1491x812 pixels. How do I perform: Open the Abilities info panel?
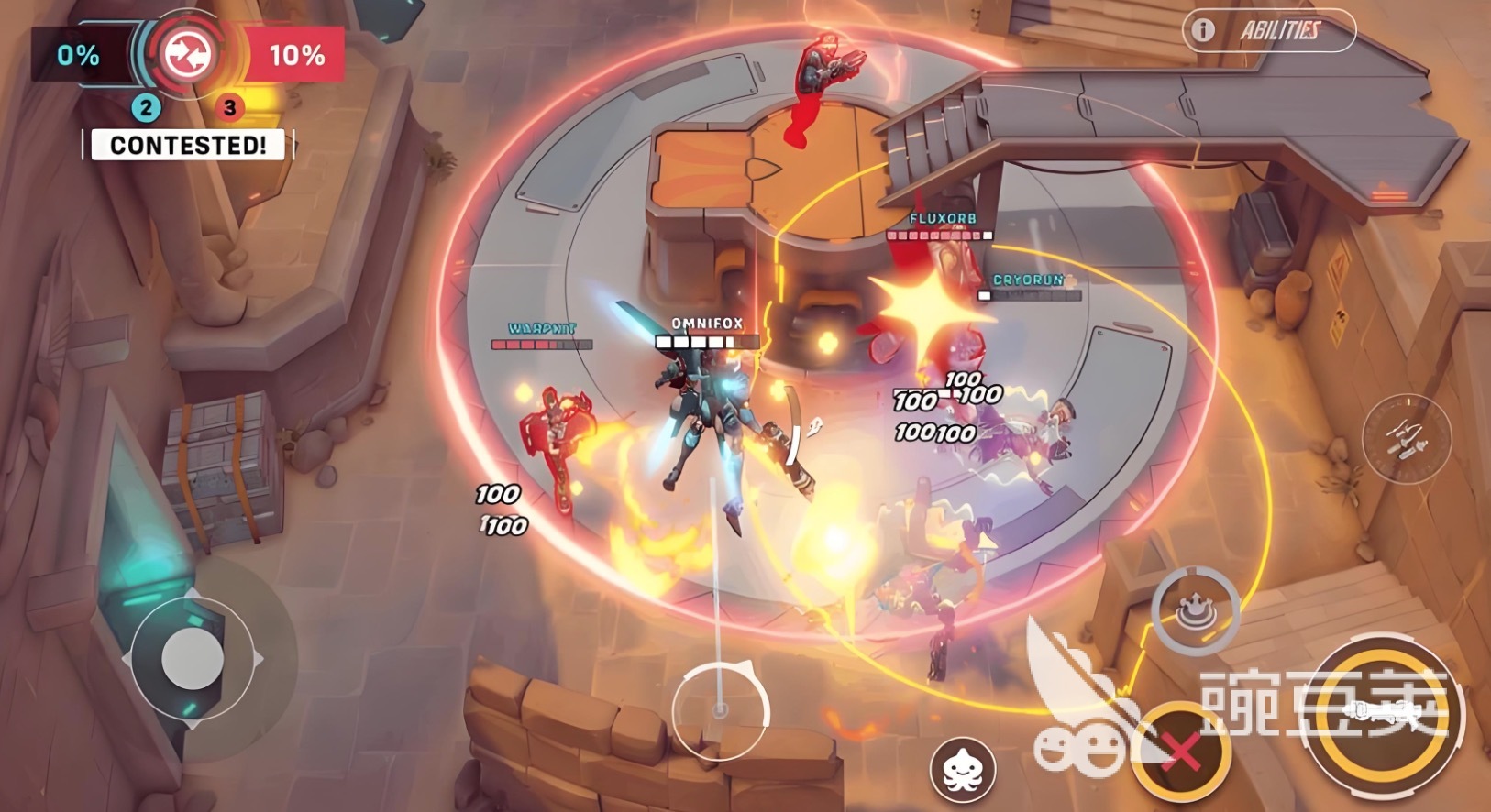(1268, 30)
